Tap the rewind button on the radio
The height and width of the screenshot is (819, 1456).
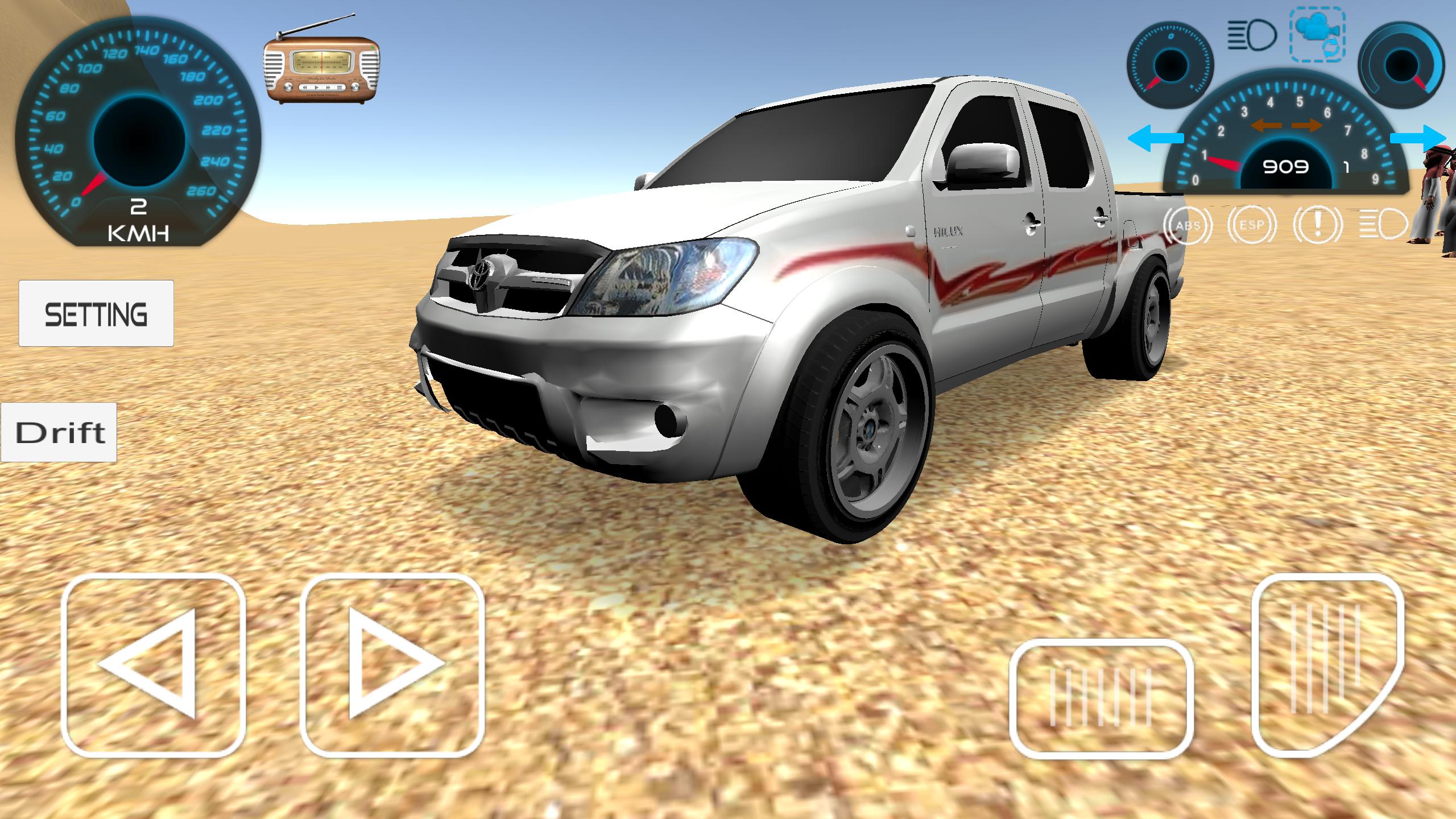coord(305,88)
